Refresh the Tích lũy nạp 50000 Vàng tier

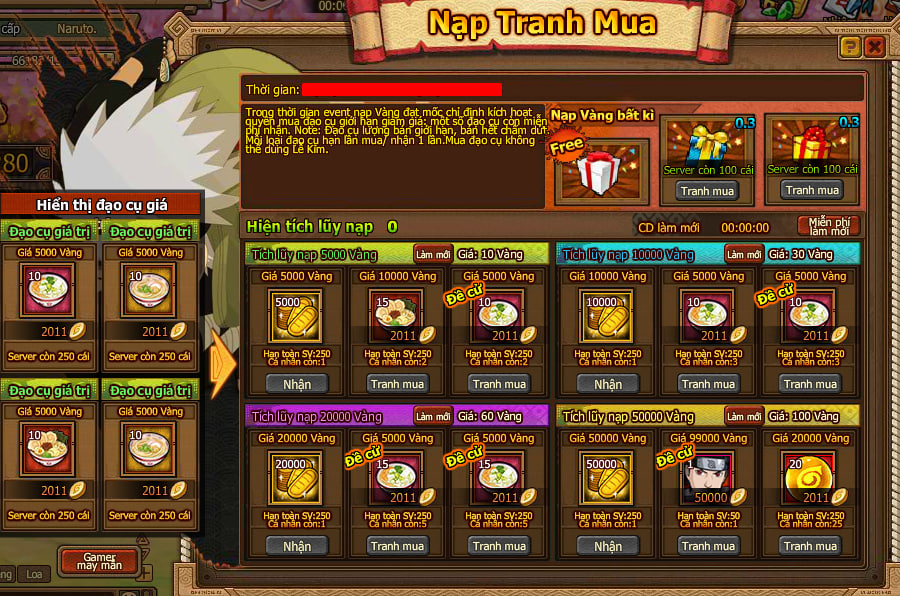click(x=744, y=416)
